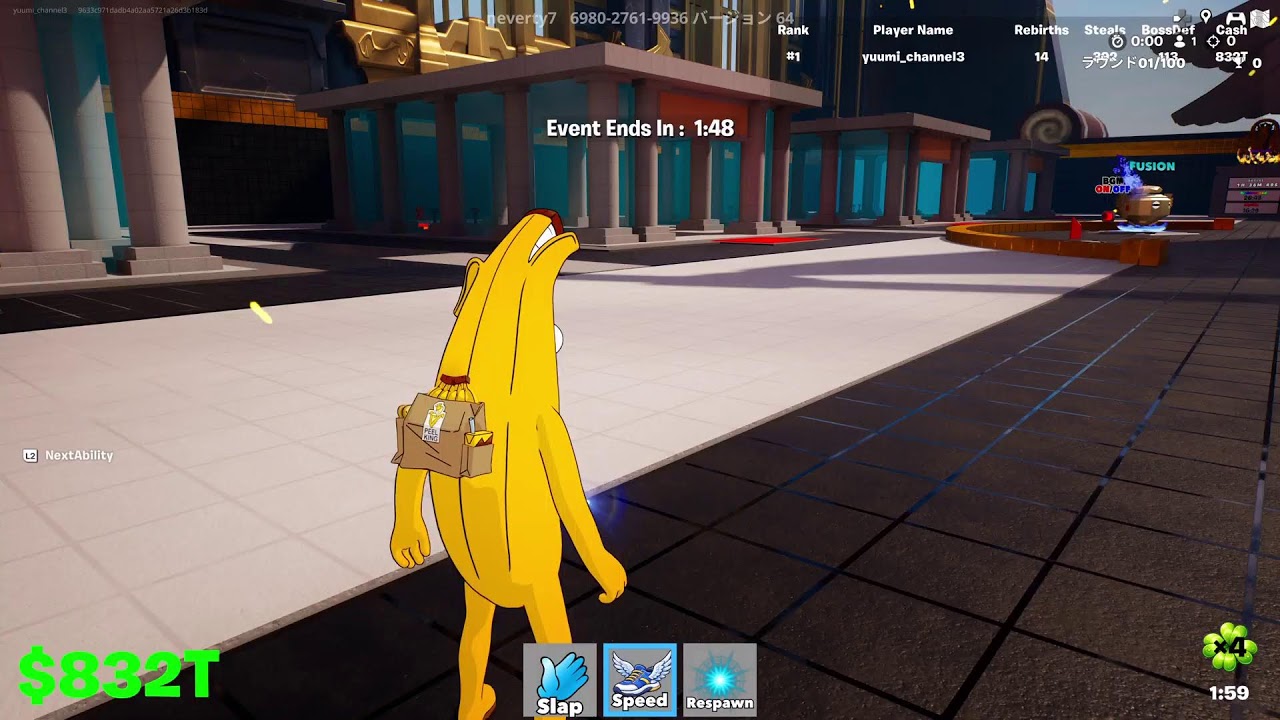Click the location pin icon above BossDef
The width and height of the screenshot is (1280, 720).
point(1206,16)
